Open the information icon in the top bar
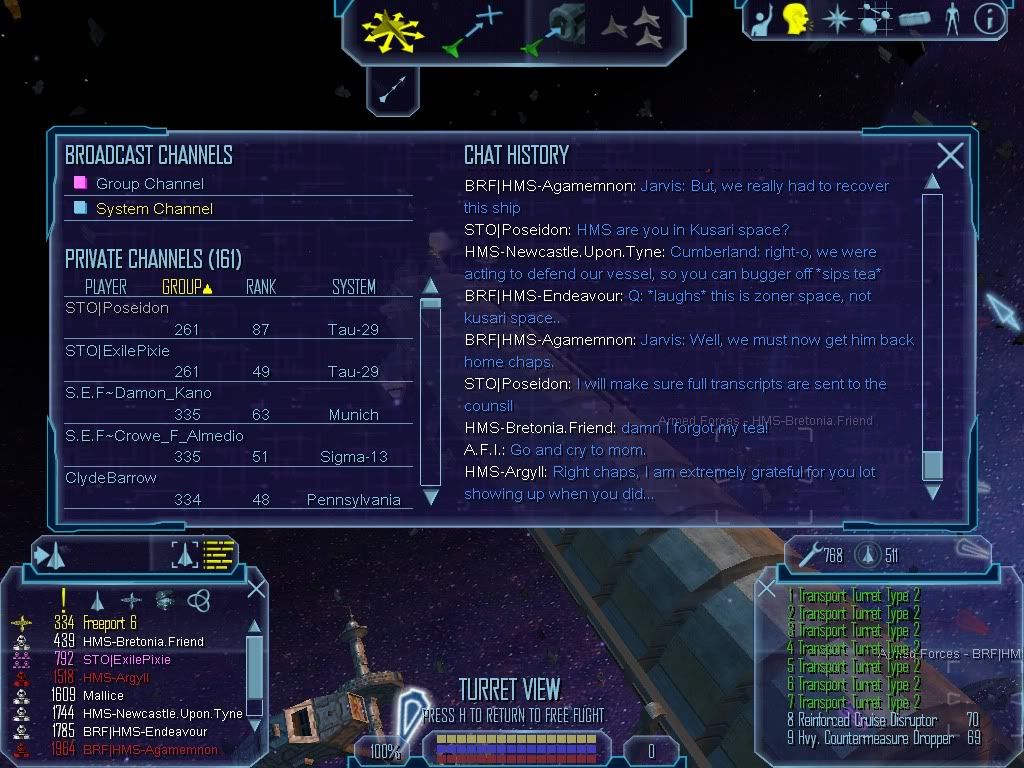Image resolution: width=1024 pixels, height=768 pixels. tap(988, 20)
